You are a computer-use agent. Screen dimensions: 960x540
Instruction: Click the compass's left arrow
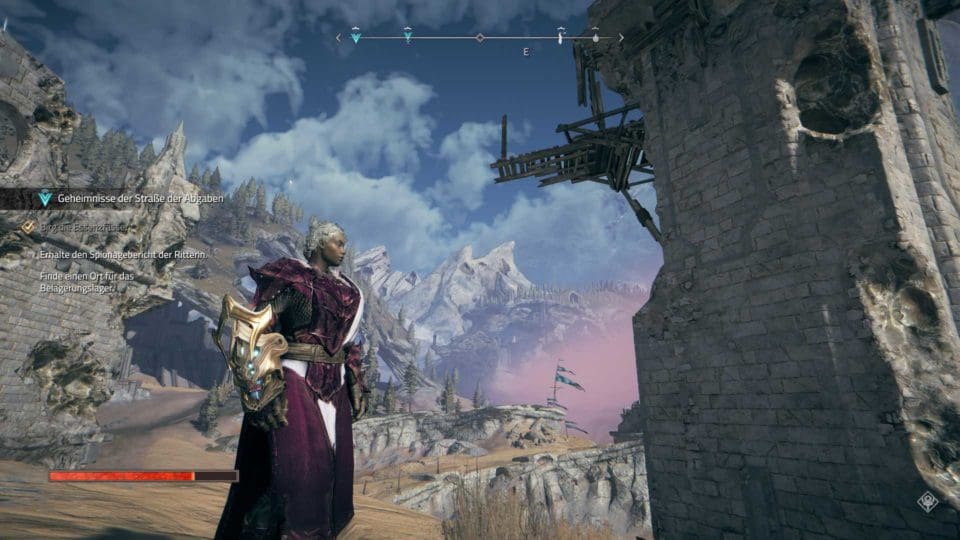(x=338, y=38)
